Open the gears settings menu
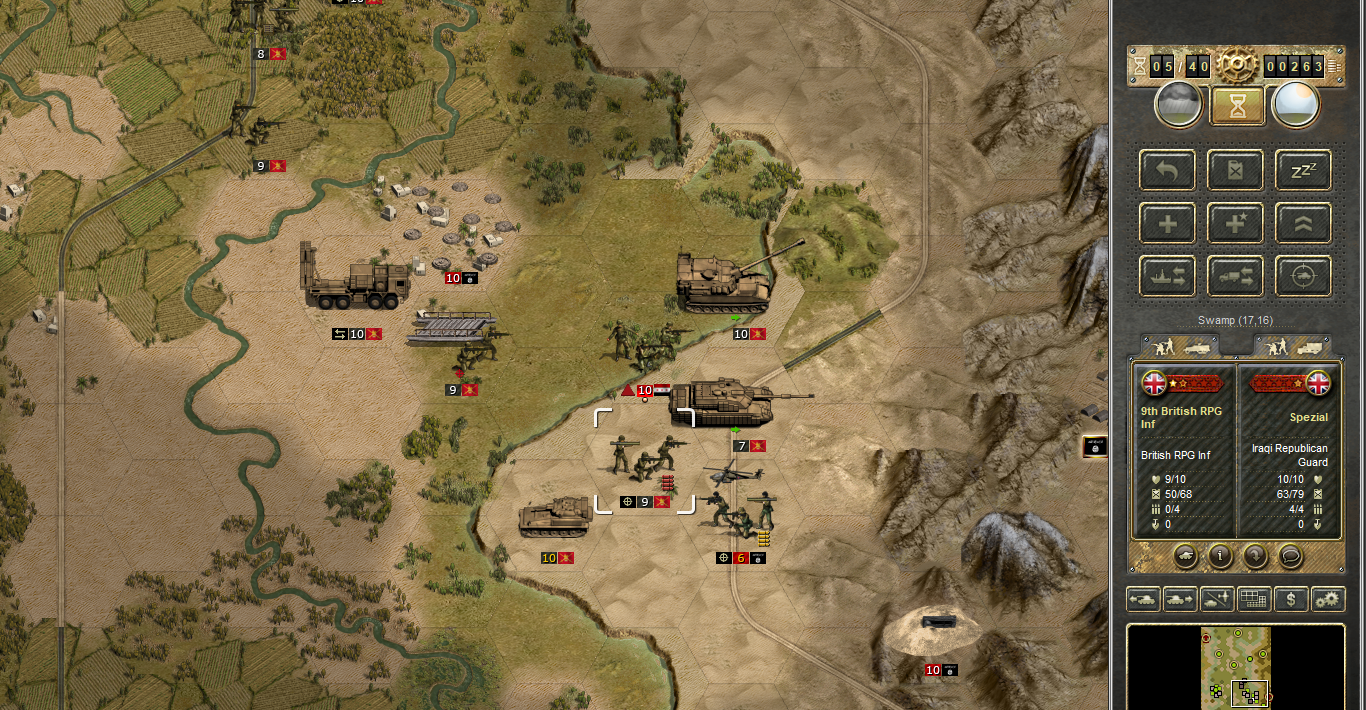The width and height of the screenshot is (1366, 710). pos(1328,599)
